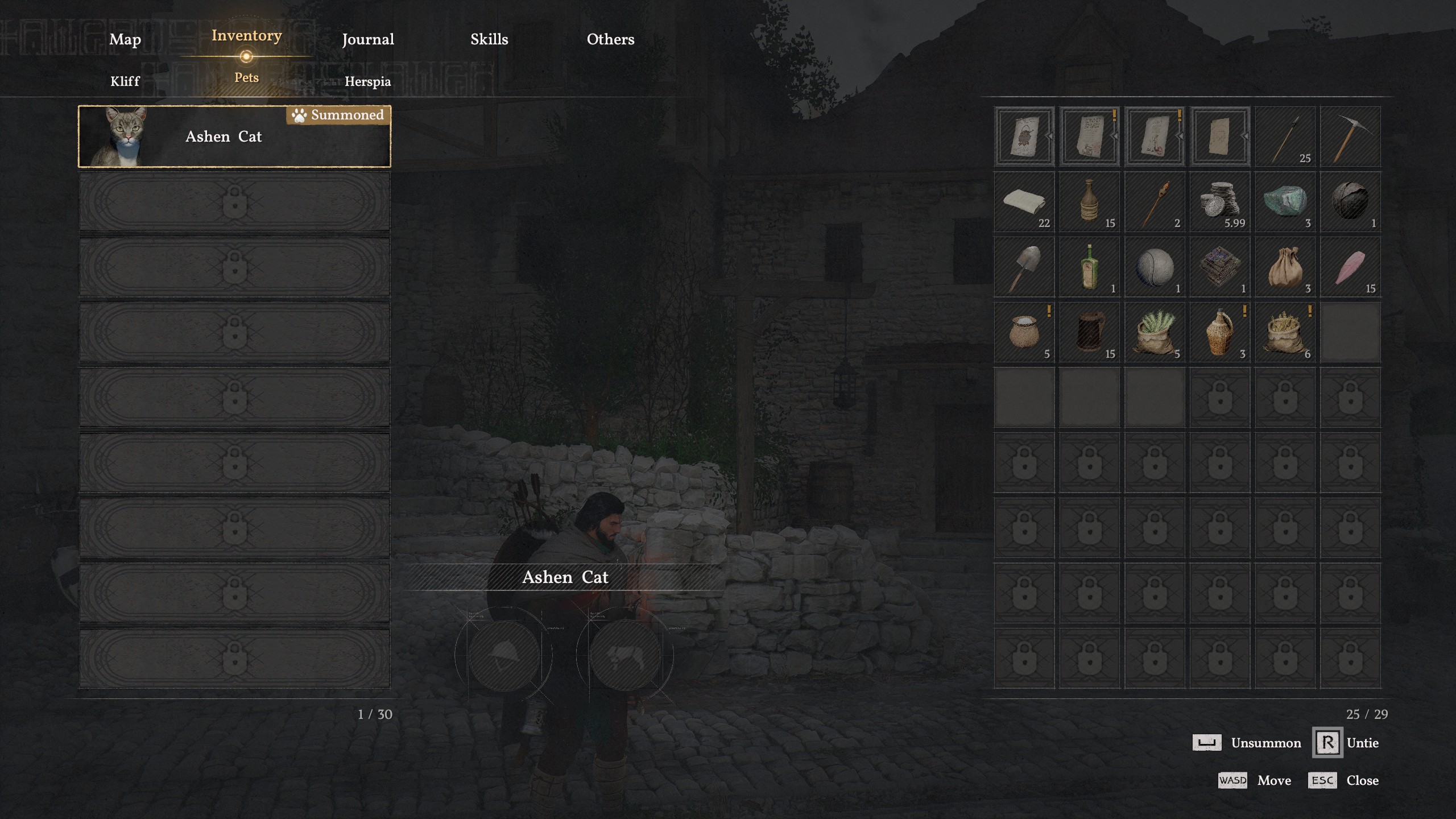Select the Kliff sub-tab
Image resolution: width=1456 pixels, height=819 pixels.
pos(125,81)
